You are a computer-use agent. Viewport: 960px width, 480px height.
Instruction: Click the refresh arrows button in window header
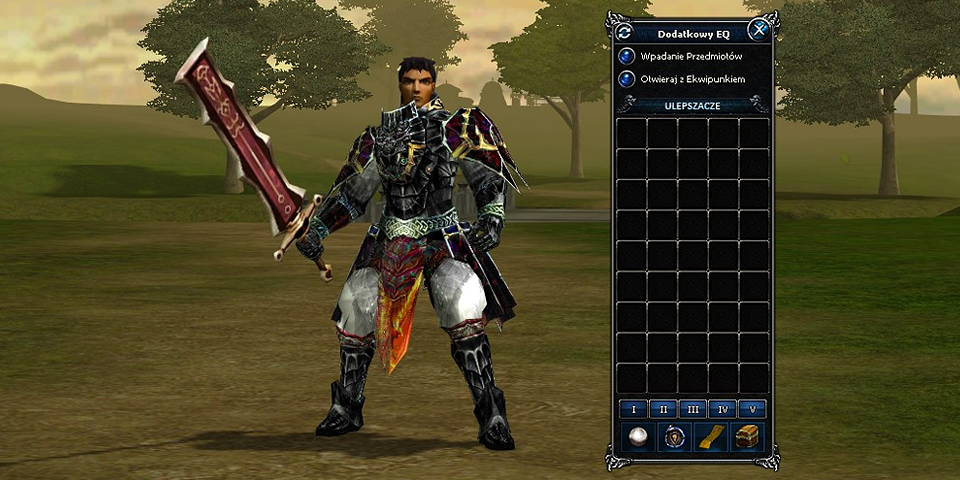click(623, 31)
